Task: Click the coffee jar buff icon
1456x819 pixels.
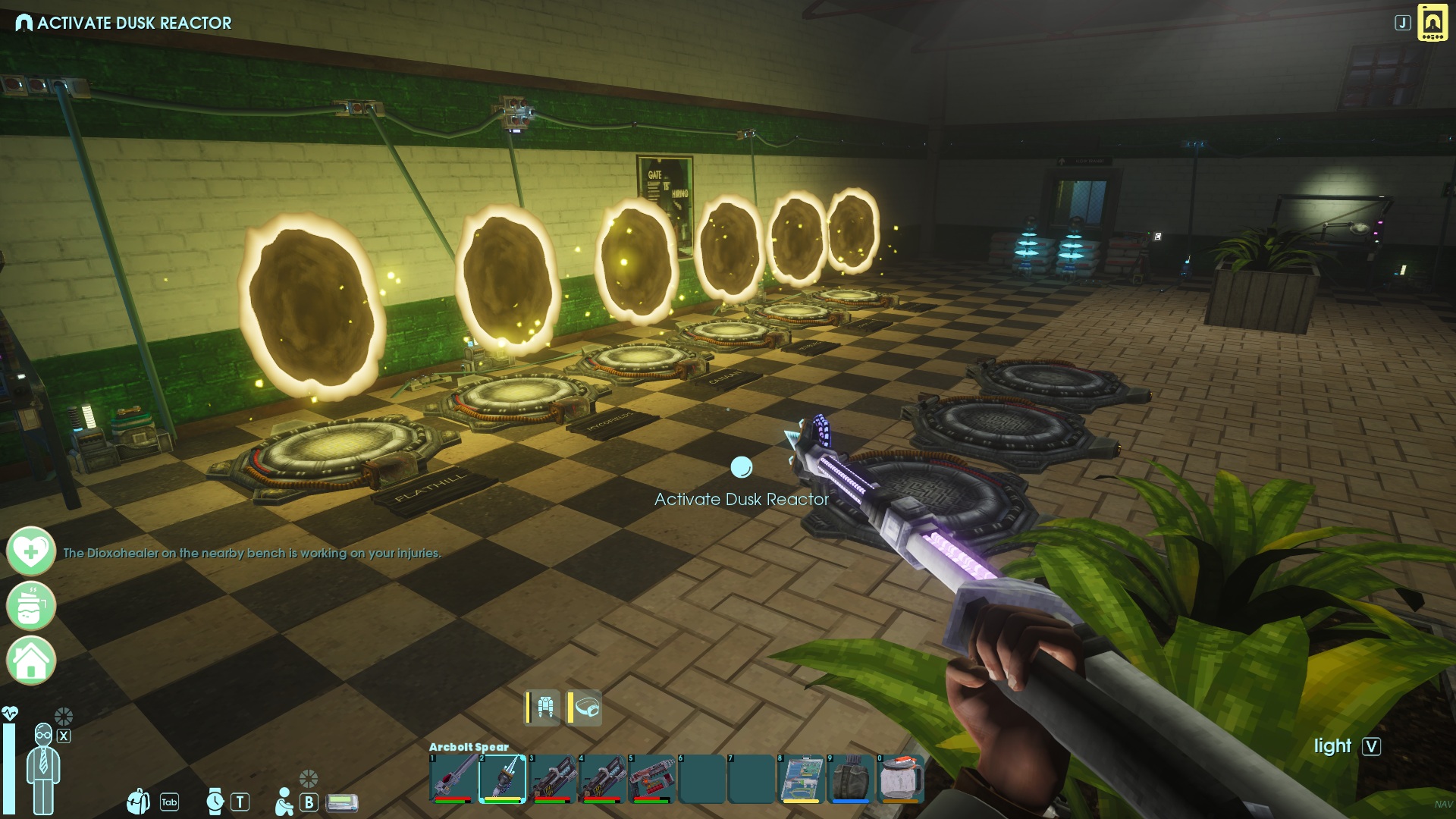Action: [31, 605]
